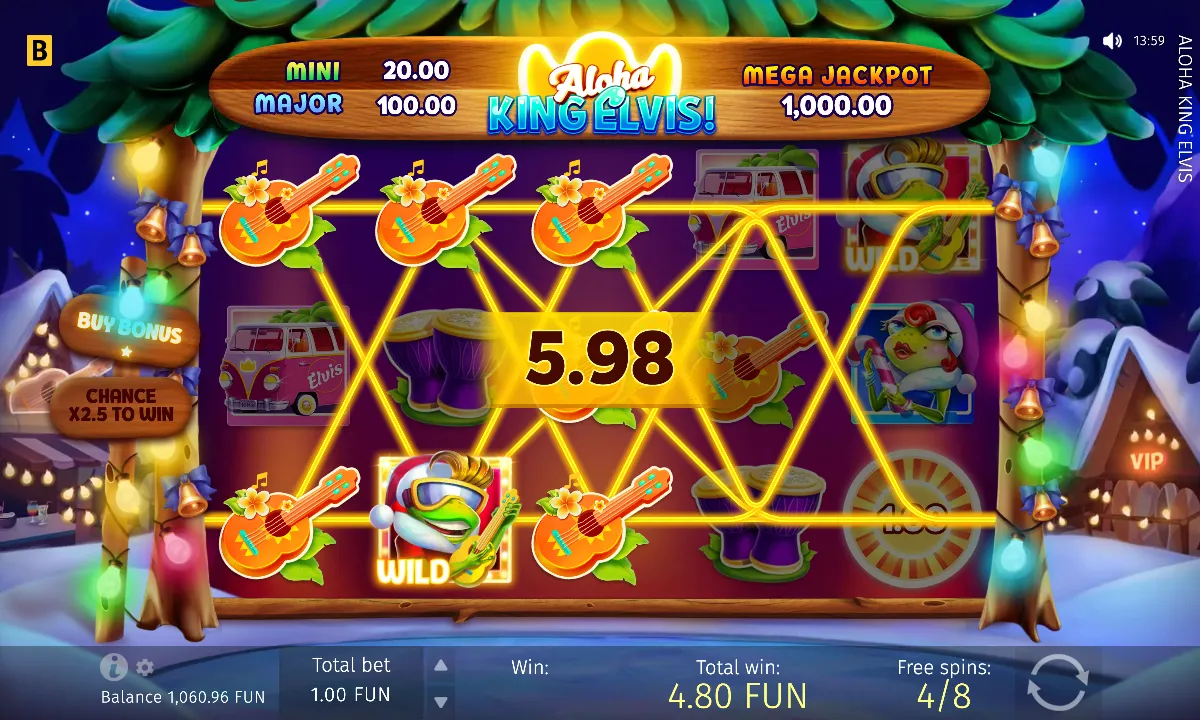
Task: Click the yellow B logo icon
Action: click(38, 50)
